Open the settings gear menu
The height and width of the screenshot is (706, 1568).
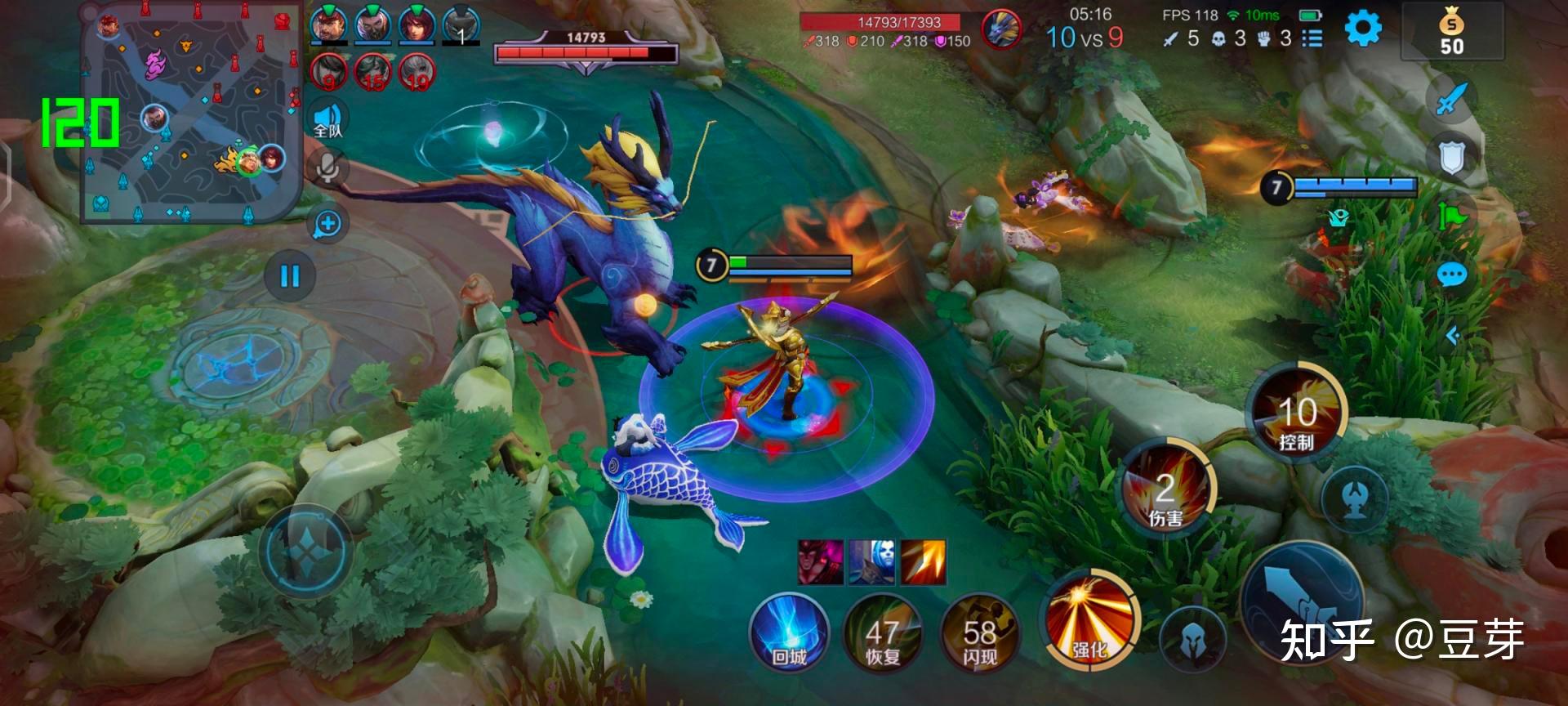click(x=1362, y=29)
